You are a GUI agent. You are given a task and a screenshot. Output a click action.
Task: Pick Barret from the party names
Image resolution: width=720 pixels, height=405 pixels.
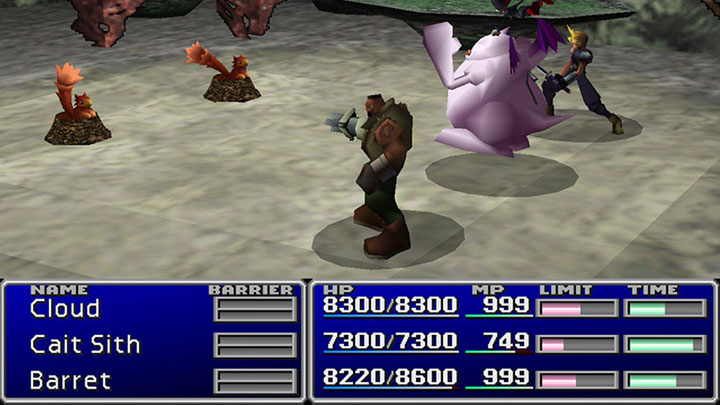pyautogui.click(x=70, y=381)
